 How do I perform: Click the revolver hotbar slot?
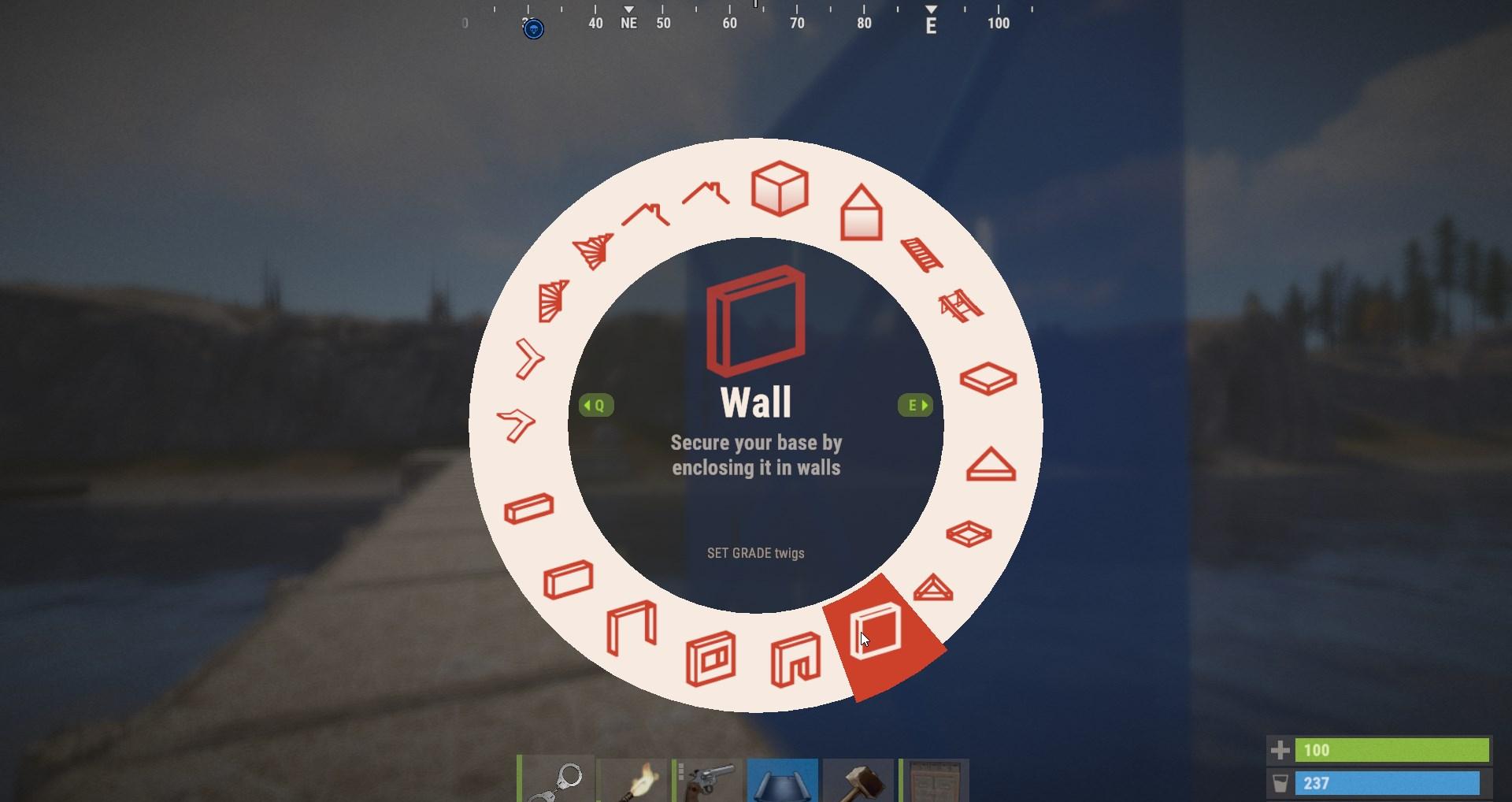pyautogui.click(x=709, y=782)
